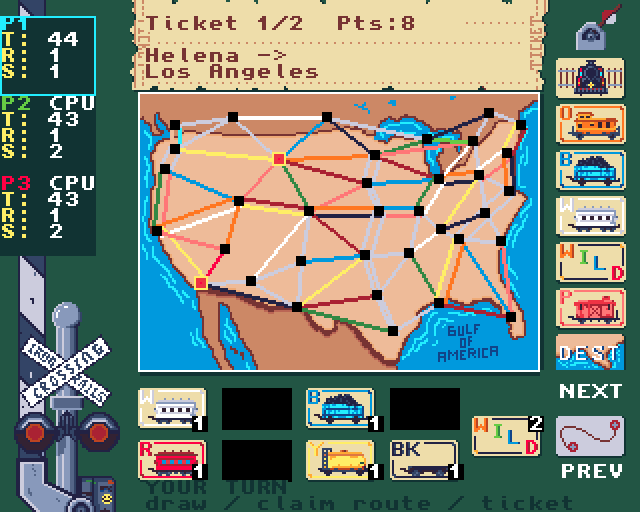Take the orange train car card
The height and width of the screenshot is (512, 640).
coord(590,124)
